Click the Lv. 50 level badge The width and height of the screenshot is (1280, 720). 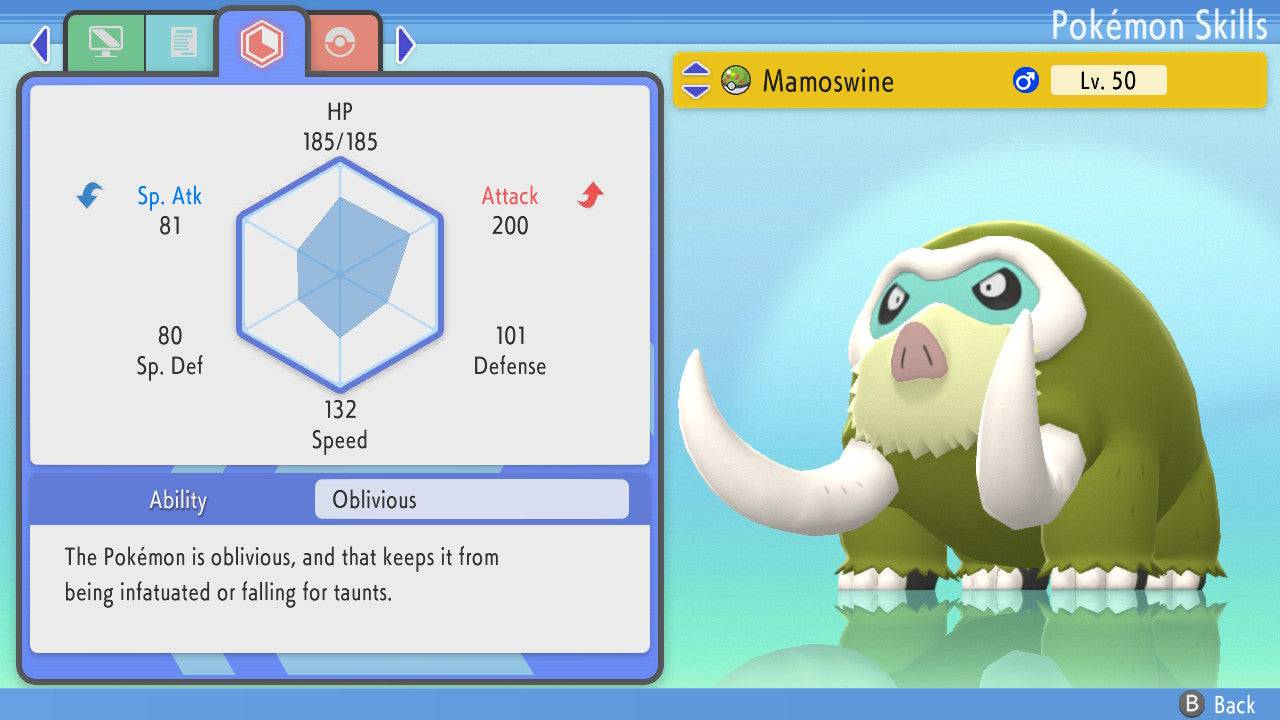point(1108,80)
